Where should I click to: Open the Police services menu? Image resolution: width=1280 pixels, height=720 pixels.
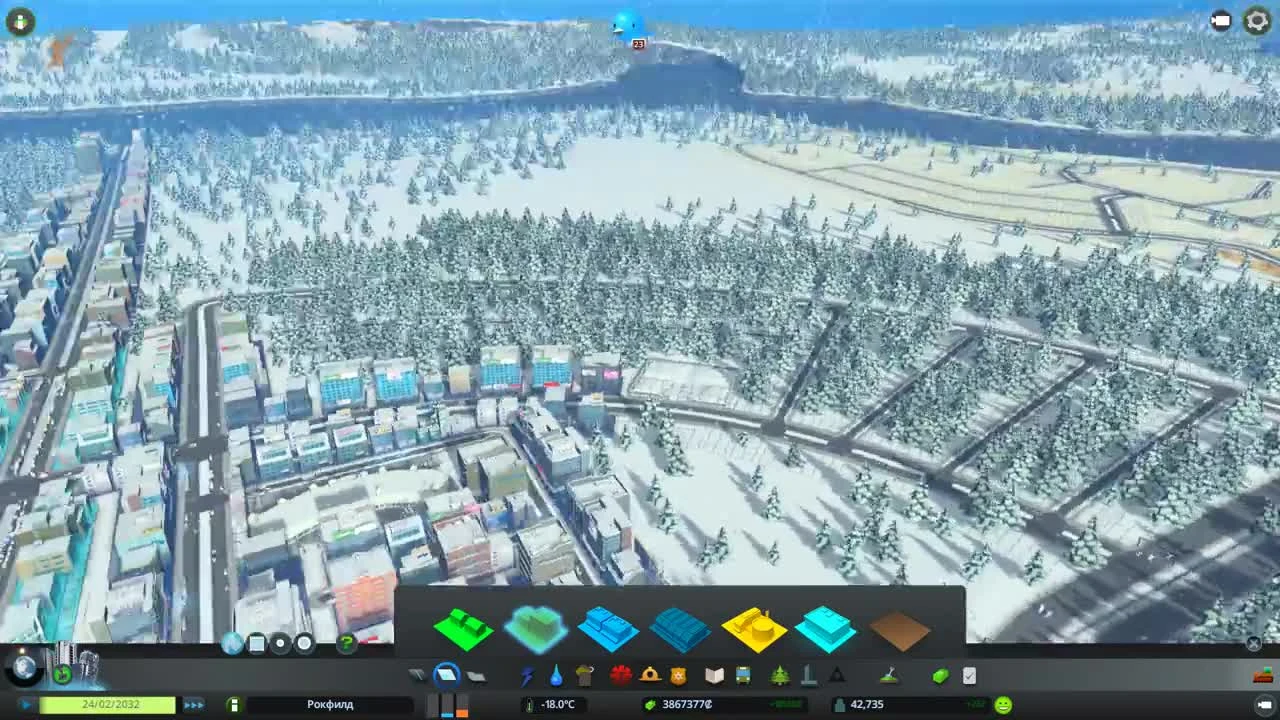(x=678, y=676)
